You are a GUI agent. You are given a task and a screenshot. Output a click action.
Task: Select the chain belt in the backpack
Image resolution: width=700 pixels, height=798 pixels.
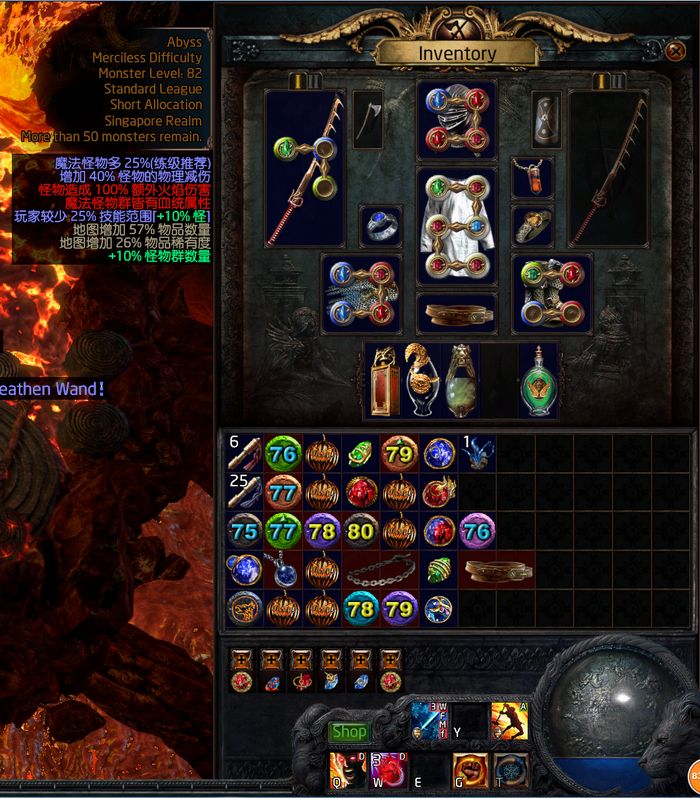click(380, 571)
